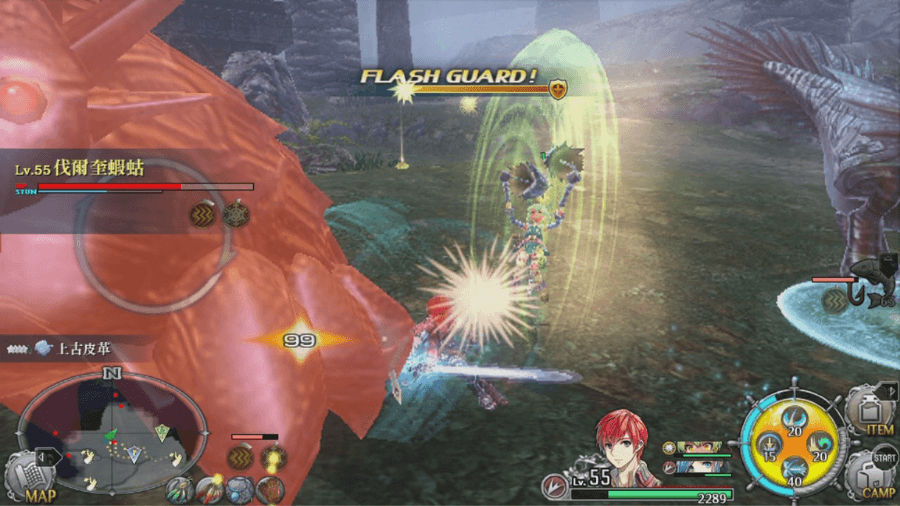This screenshot has width=900, height=506.
Task: Open the CAMP menu
Action: pos(870,474)
